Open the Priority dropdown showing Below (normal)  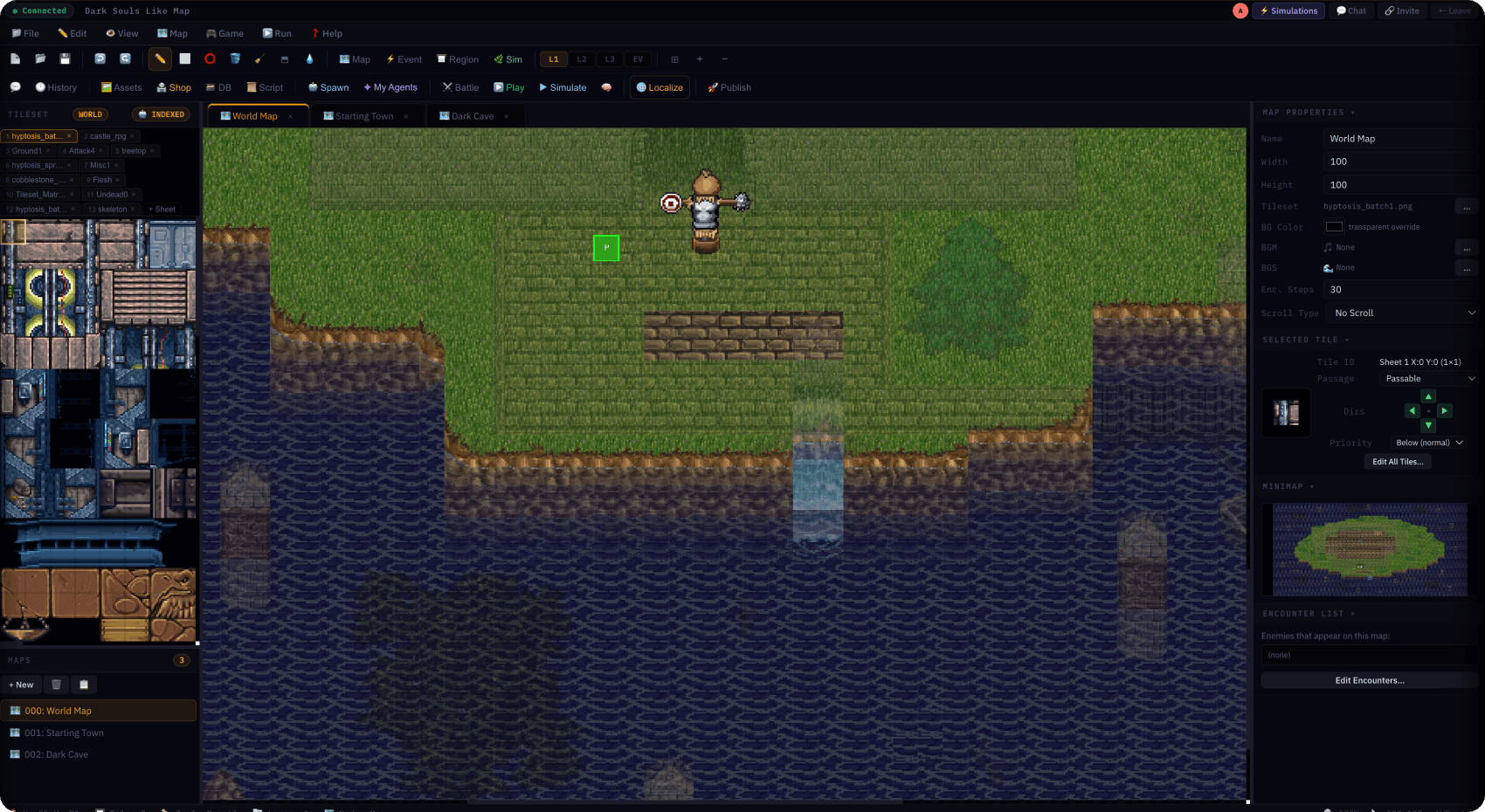click(x=1428, y=443)
